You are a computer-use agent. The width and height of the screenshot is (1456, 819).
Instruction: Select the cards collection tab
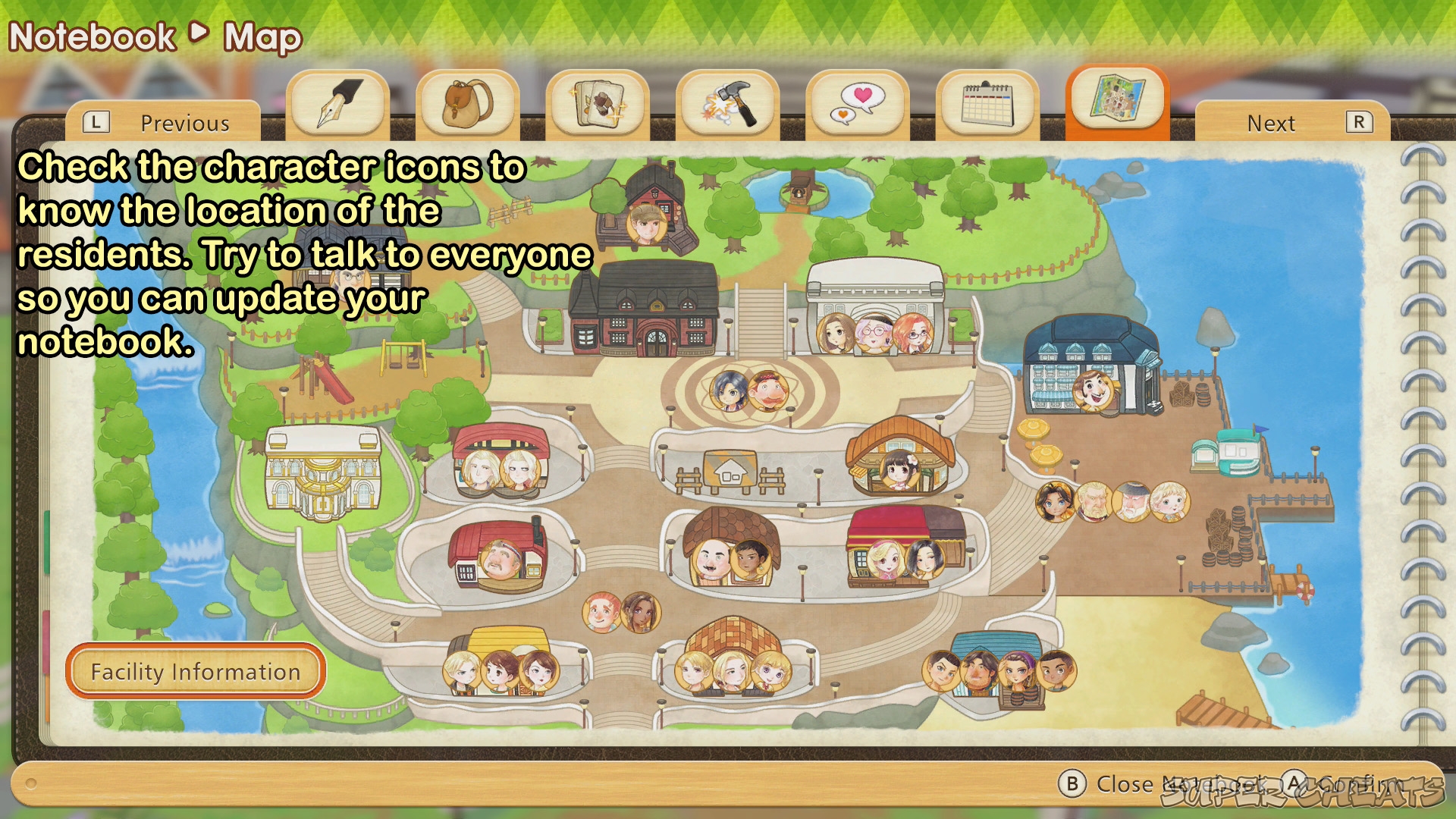598,105
